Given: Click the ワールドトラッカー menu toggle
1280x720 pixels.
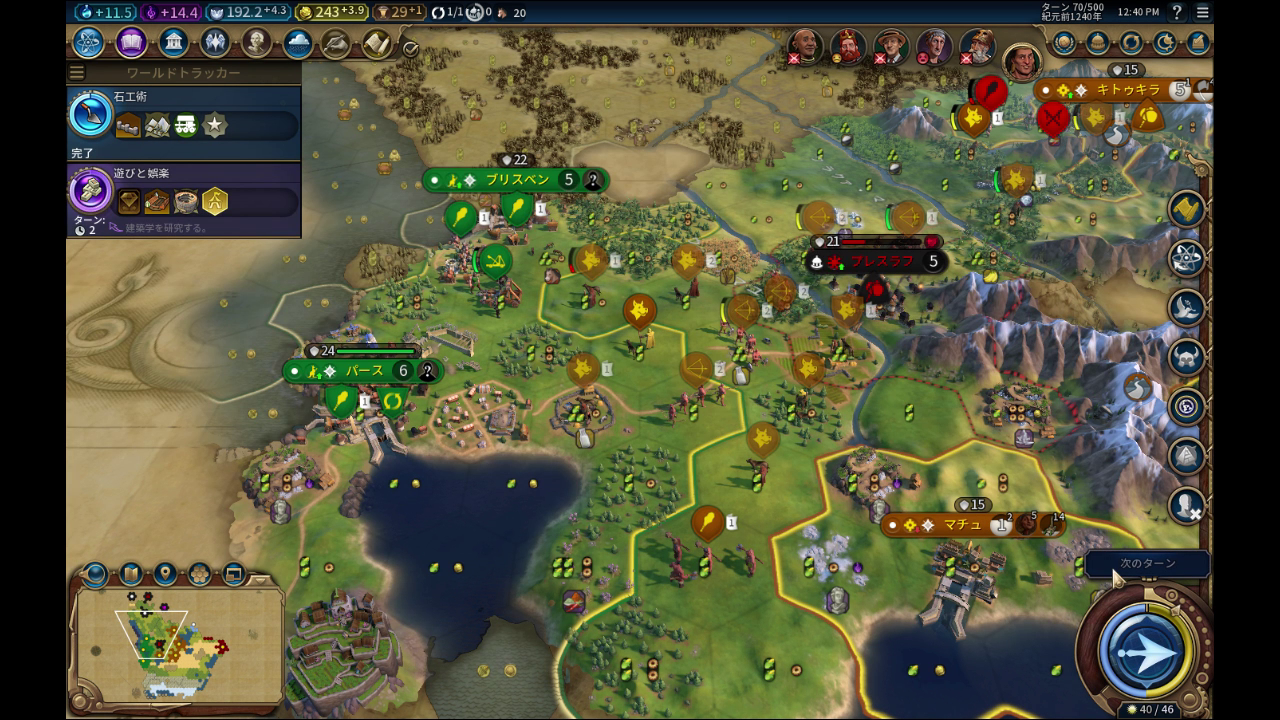Looking at the screenshot, I should point(77,73).
